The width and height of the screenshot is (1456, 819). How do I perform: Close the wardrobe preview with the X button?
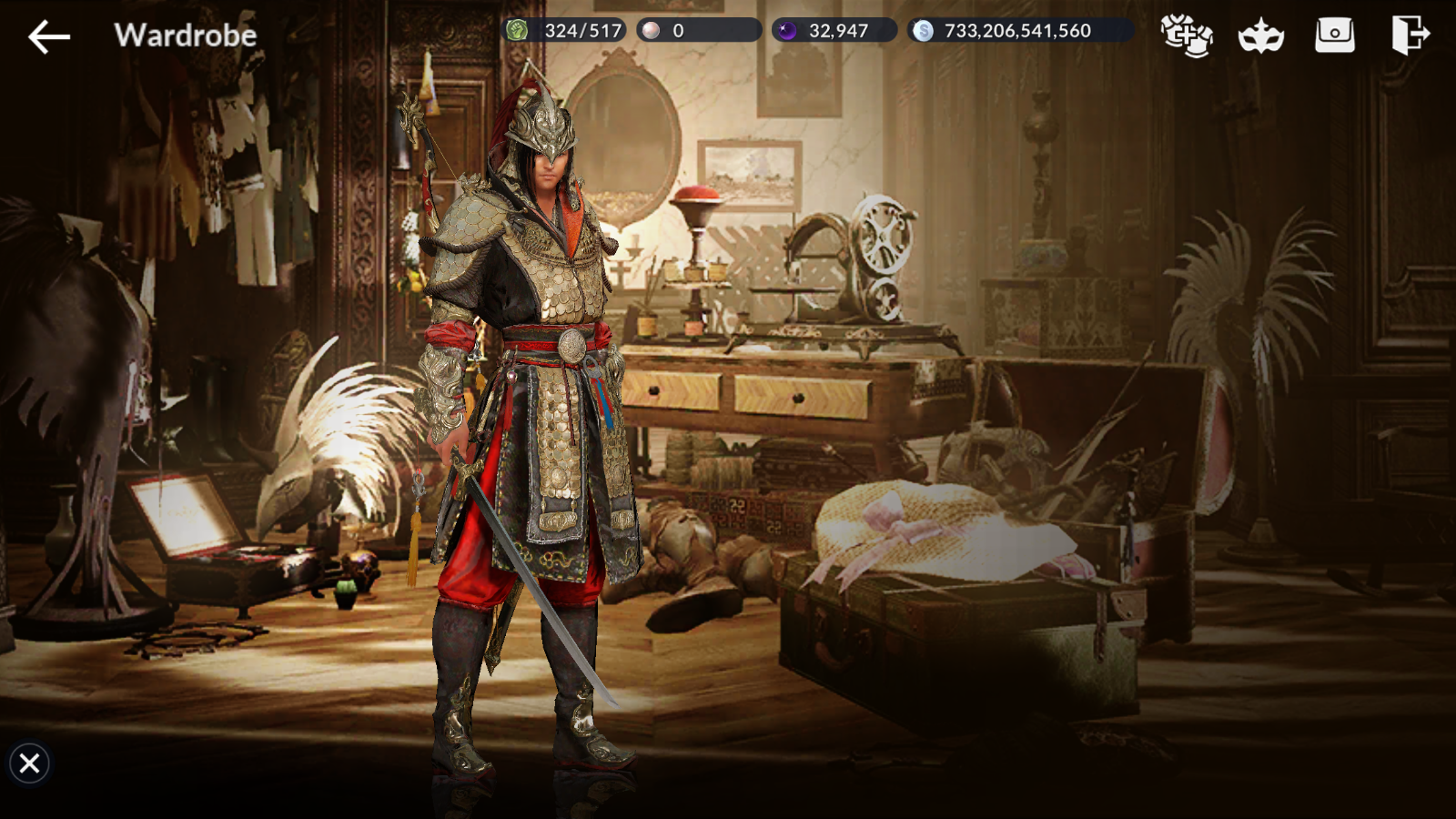tap(29, 763)
